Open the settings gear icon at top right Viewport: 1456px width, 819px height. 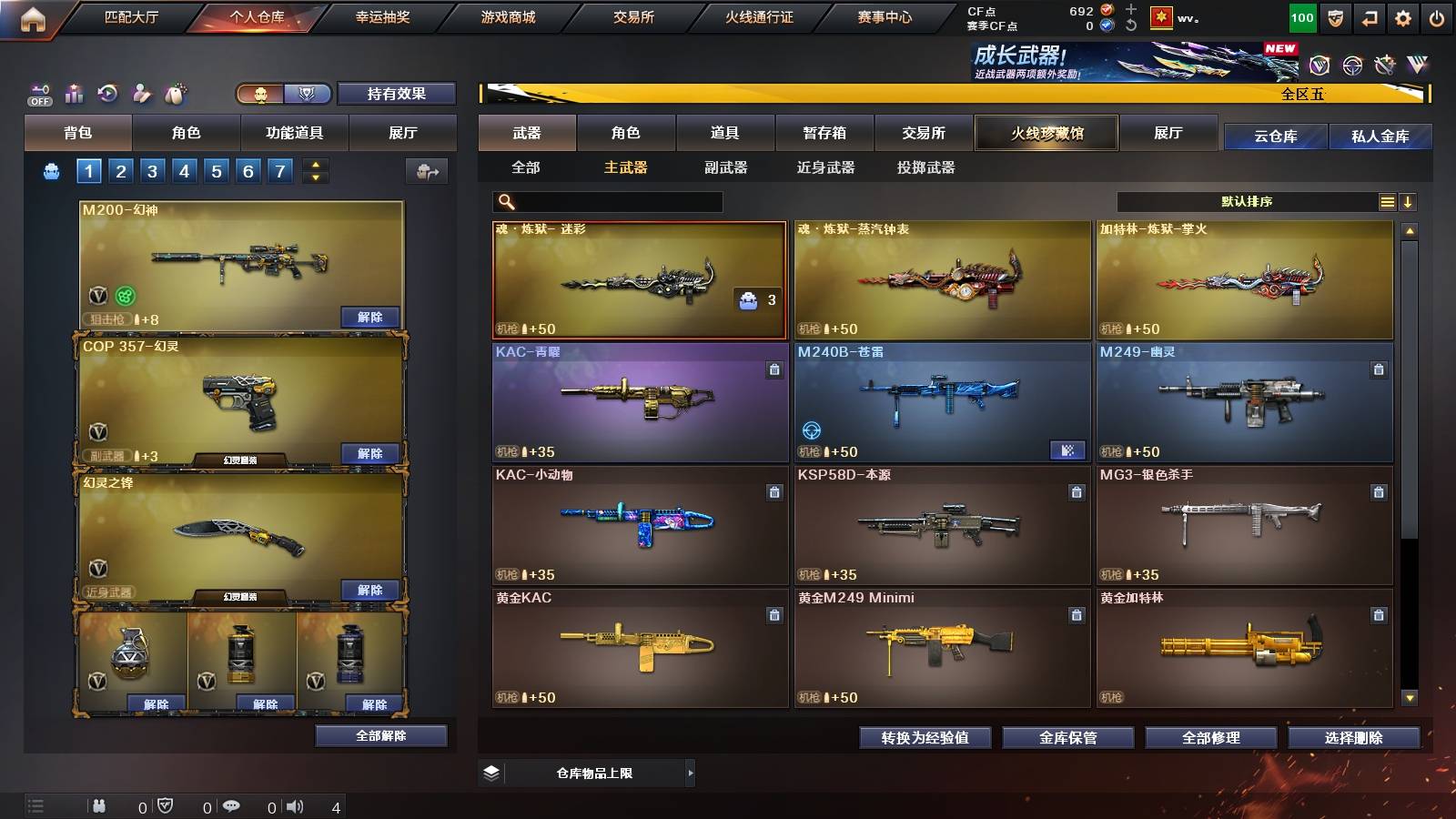pyautogui.click(x=1402, y=16)
